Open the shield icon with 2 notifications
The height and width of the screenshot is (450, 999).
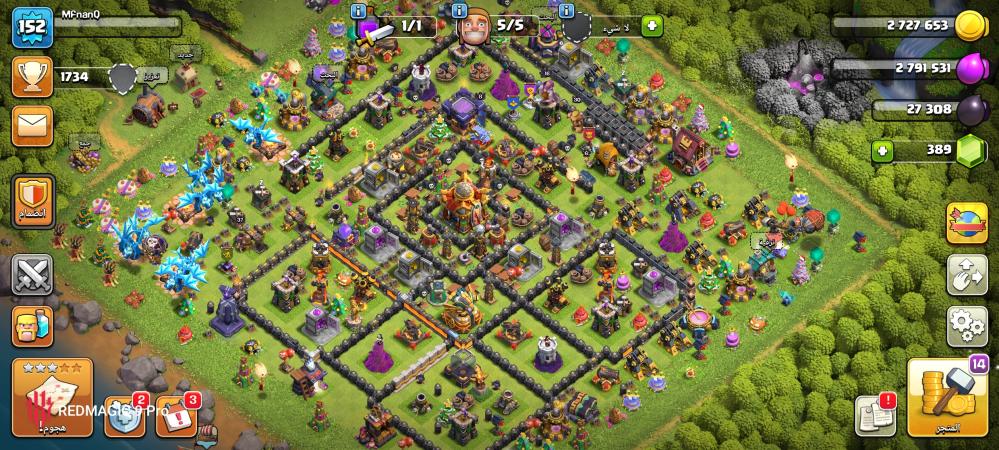click(x=126, y=419)
